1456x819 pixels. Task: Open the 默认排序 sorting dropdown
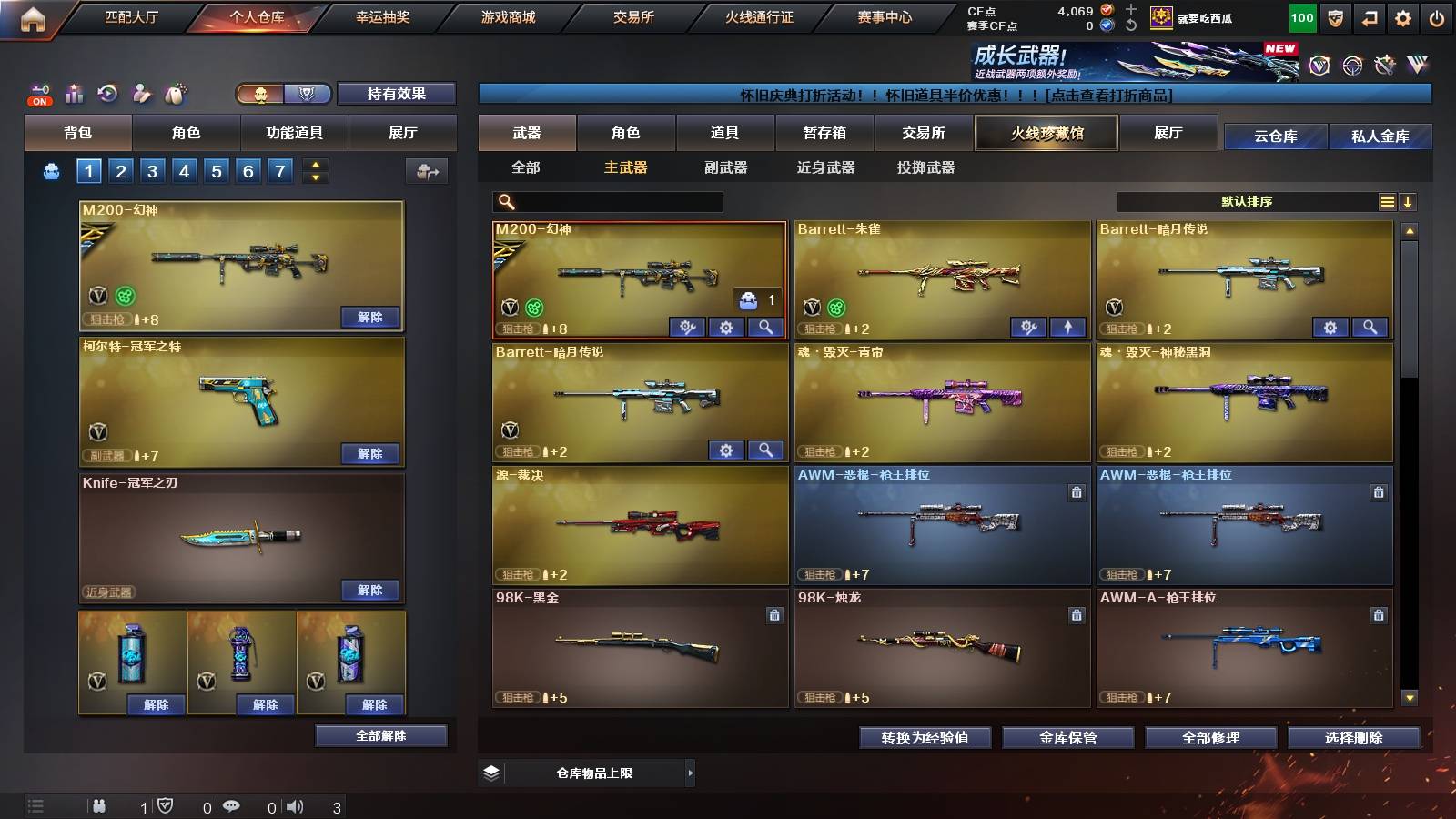pos(1247,201)
